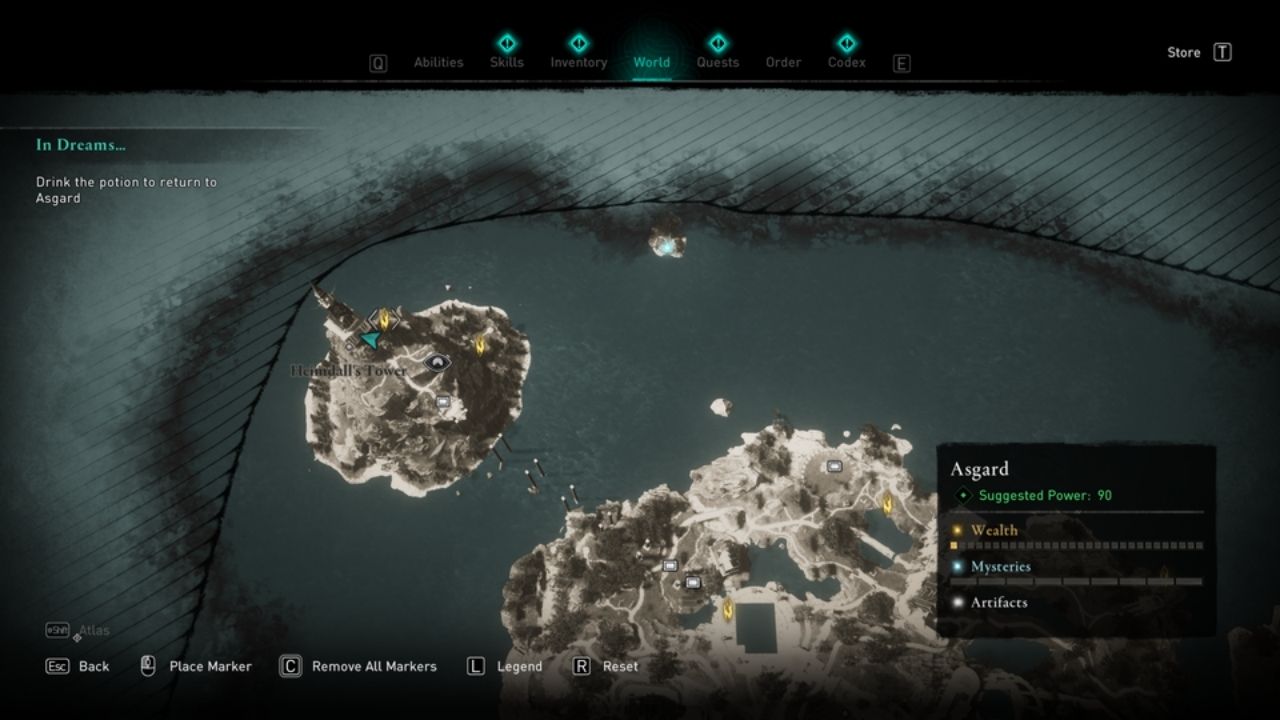Select Mysteries row in Asgard panel

(1000, 567)
